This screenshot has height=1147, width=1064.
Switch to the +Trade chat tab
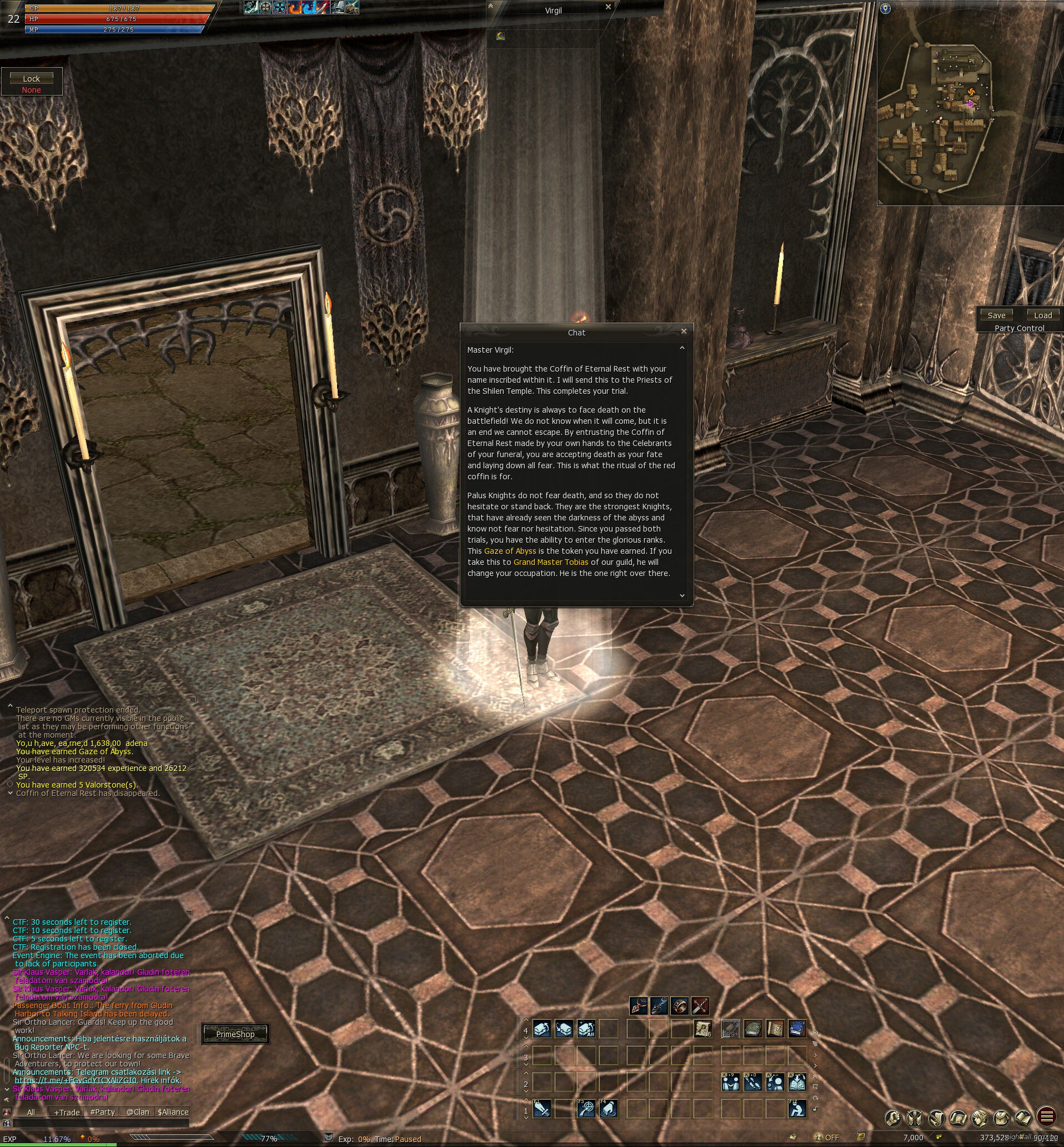tap(67, 1112)
